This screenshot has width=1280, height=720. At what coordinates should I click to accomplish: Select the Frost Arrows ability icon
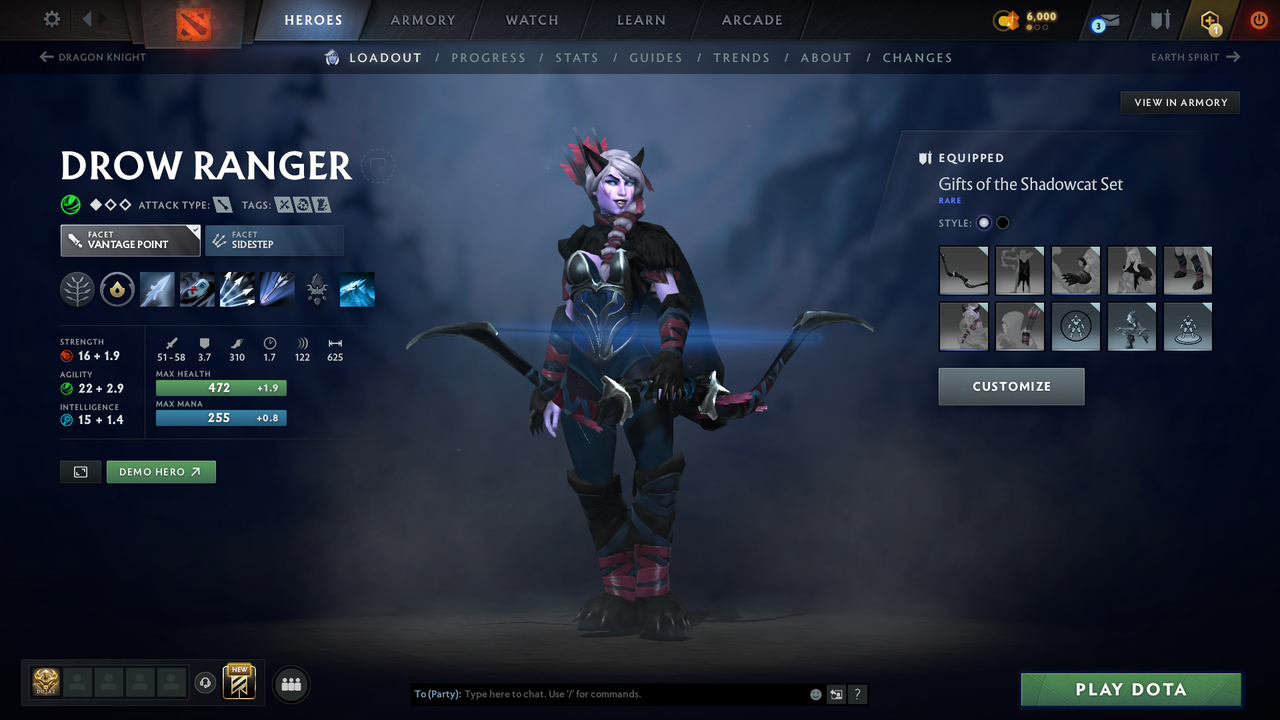(157, 289)
